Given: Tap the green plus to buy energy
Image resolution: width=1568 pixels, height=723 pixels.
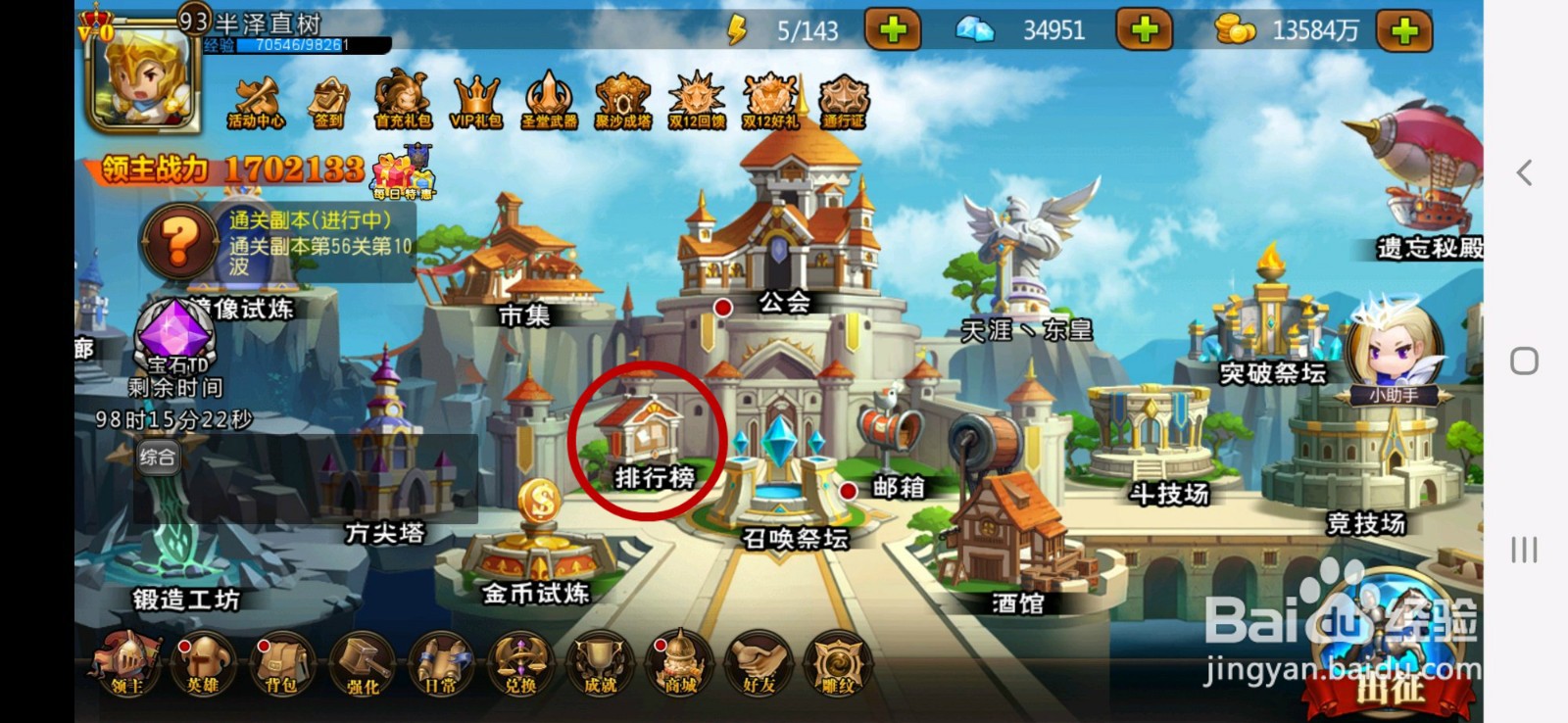Looking at the screenshot, I should click(x=892, y=30).
